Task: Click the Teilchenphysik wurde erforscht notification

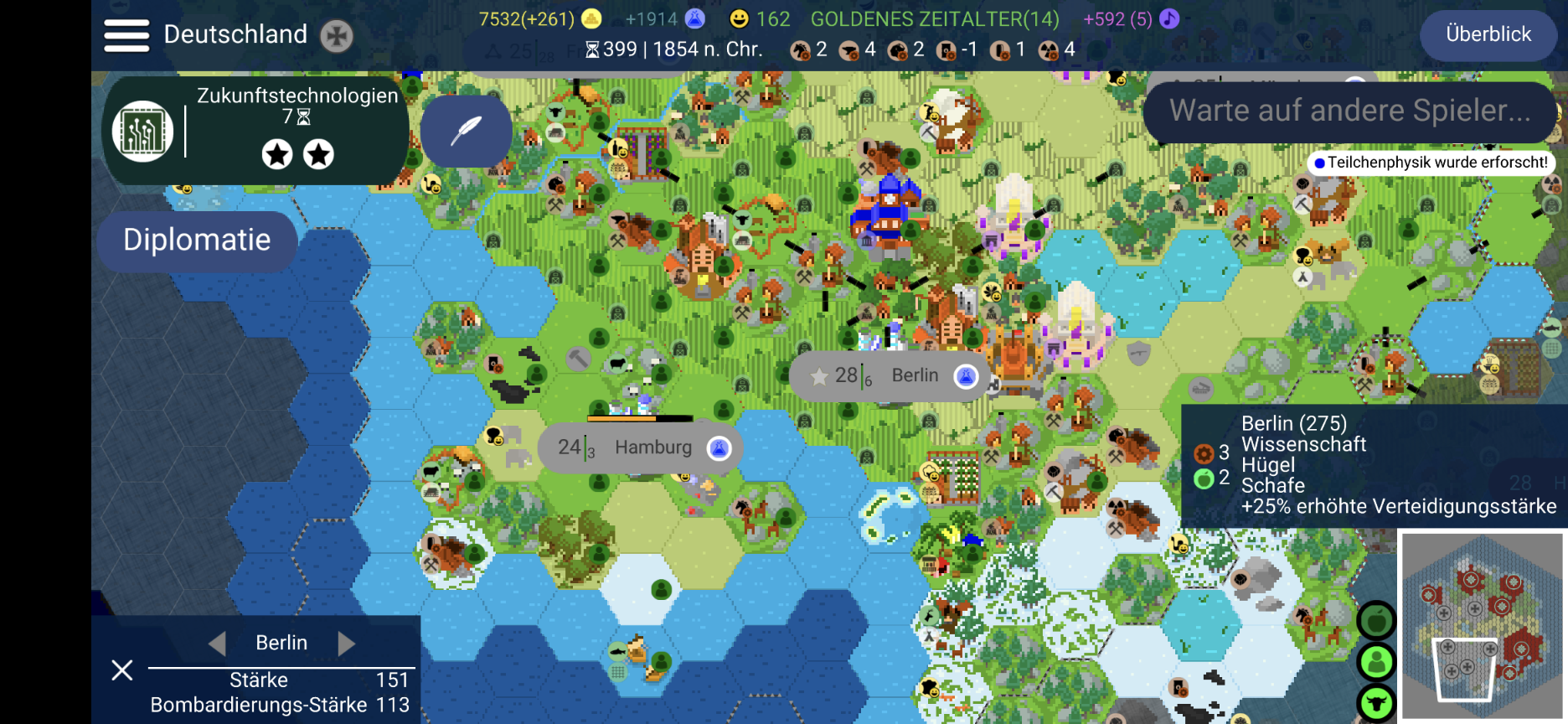Action: (1429, 163)
